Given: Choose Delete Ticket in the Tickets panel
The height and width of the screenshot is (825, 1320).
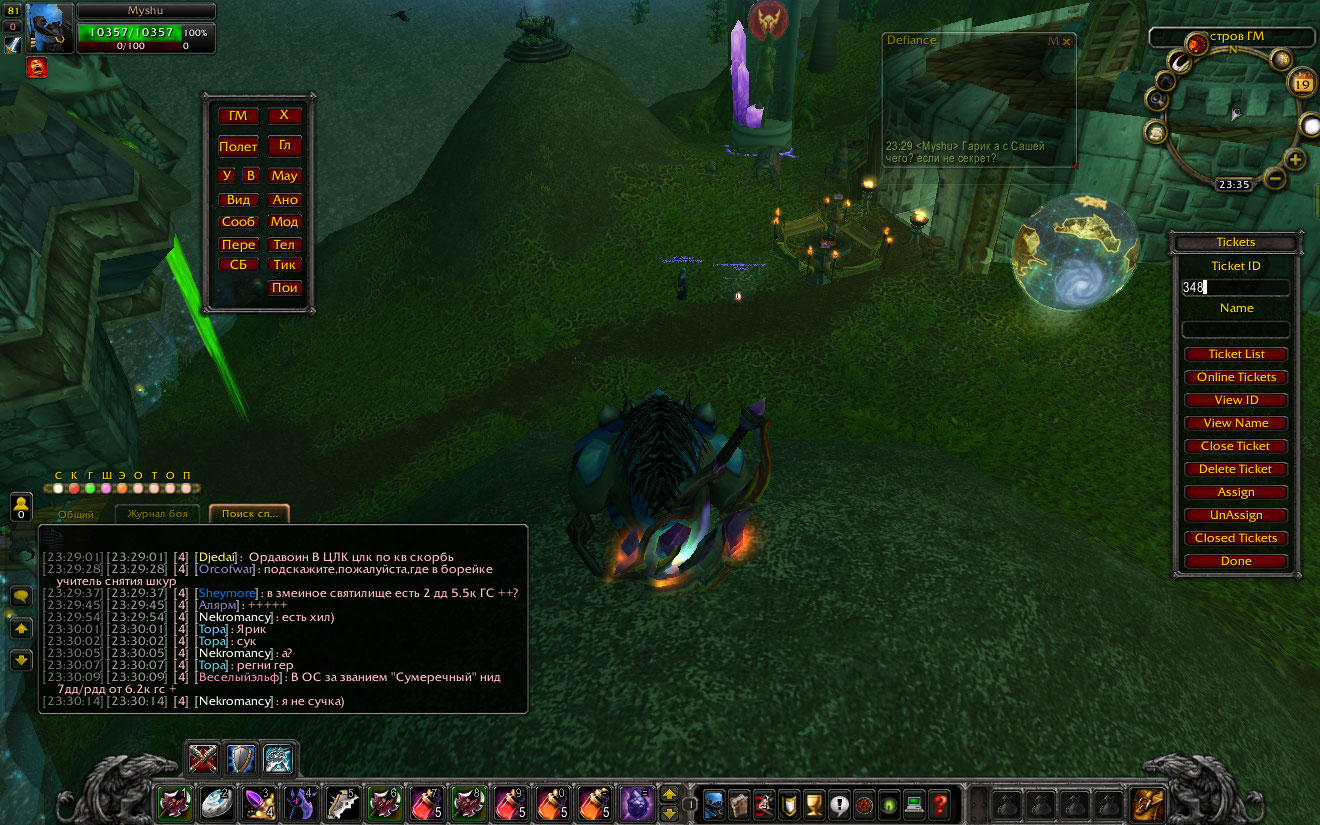Looking at the screenshot, I should (x=1236, y=469).
